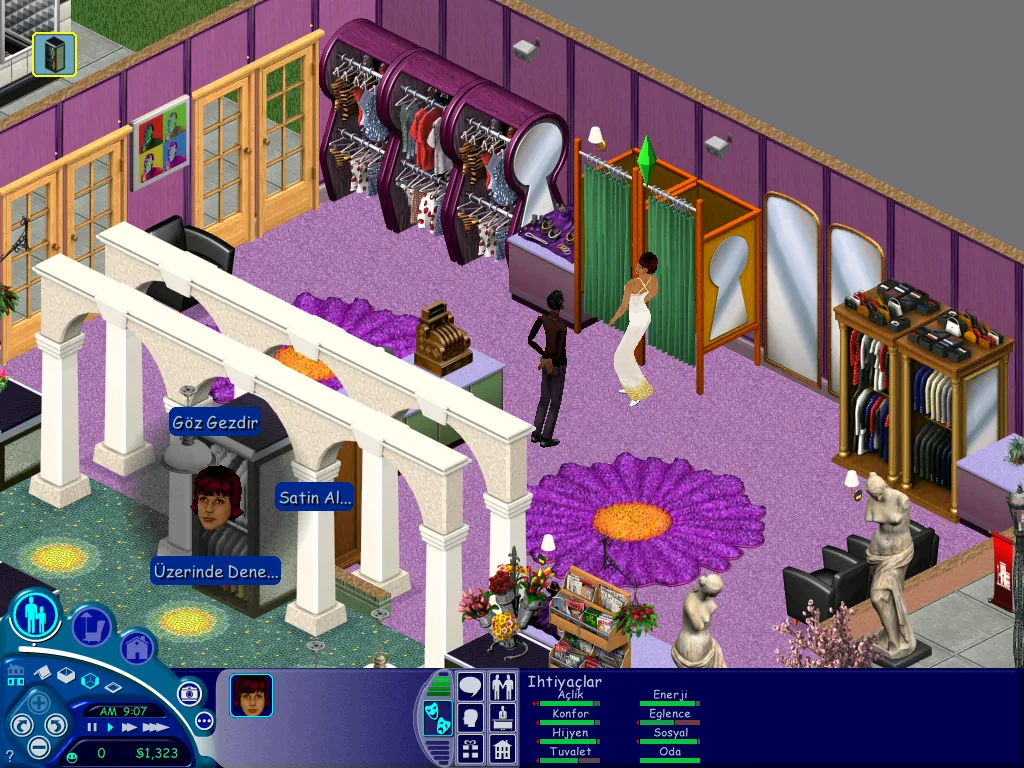Click the phone booth icon in top corner
The height and width of the screenshot is (768, 1024).
click(x=54, y=54)
